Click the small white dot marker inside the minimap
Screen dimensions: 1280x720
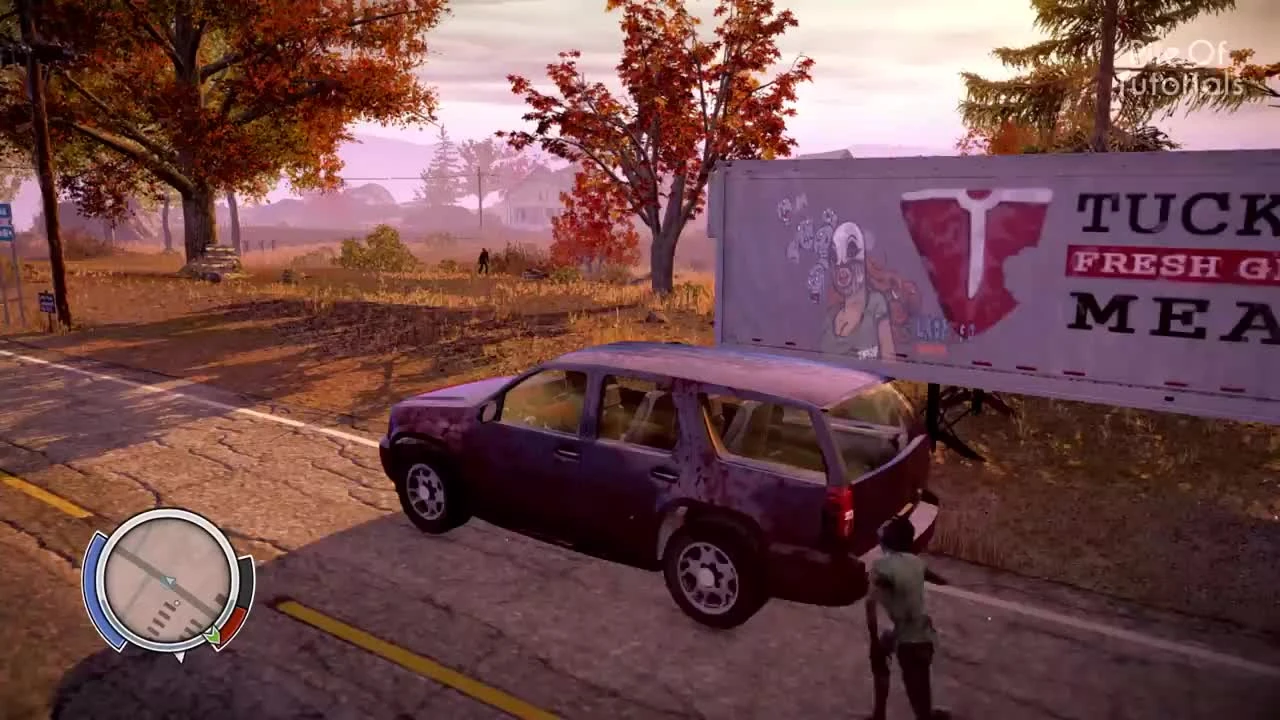[177, 602]
